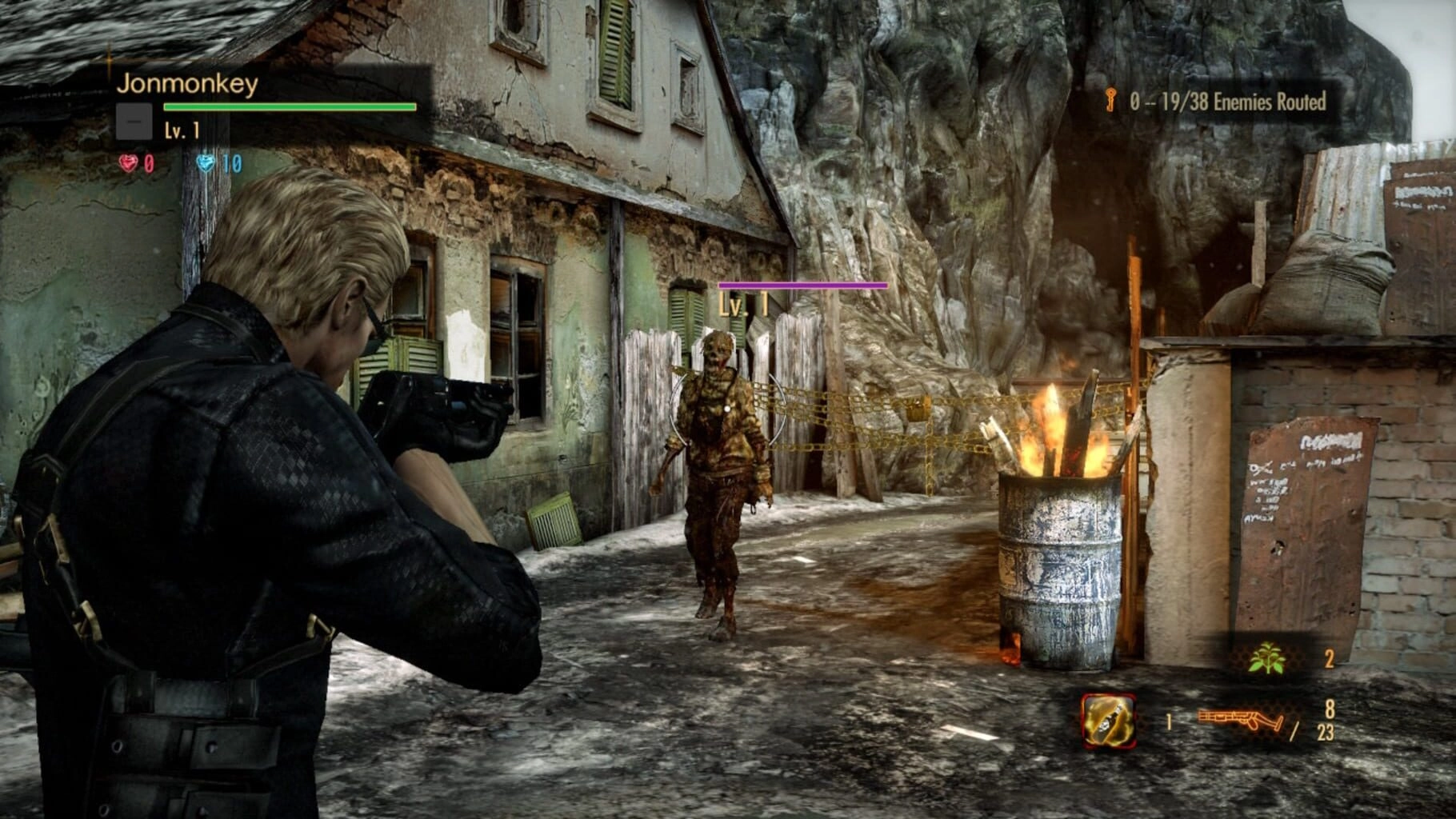
Task: Select the firebomb bottle sub-weapon icon
Action: tap(1109, 720)
